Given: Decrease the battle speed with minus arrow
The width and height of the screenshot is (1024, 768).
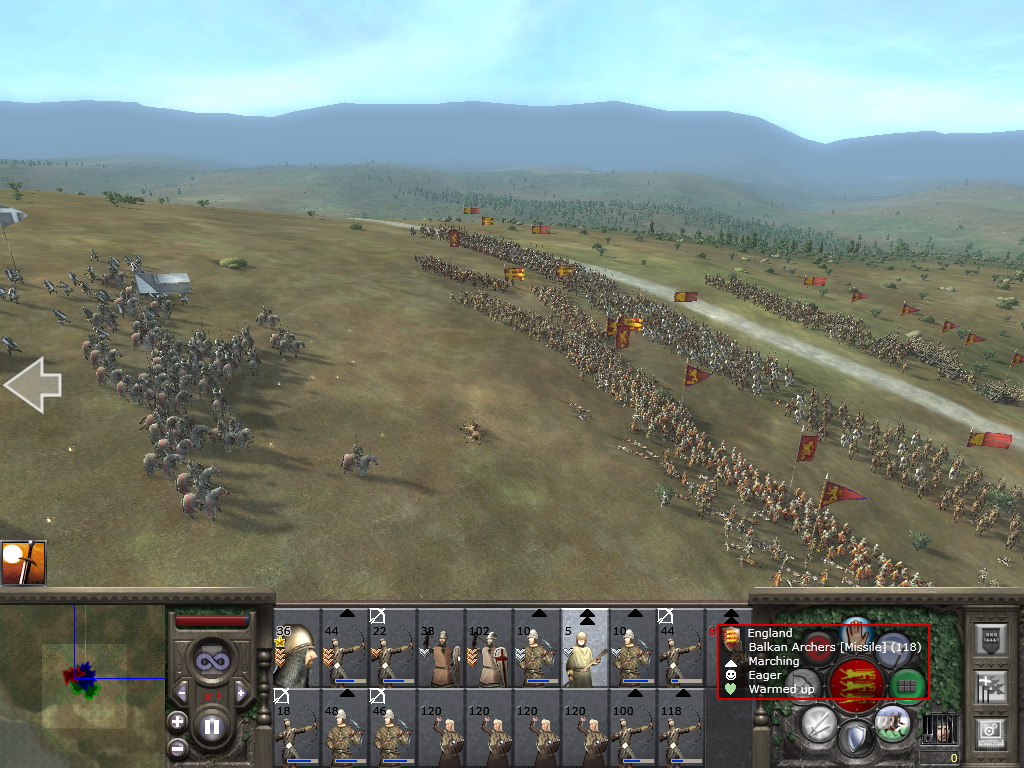Looking at the screenshot, I should (x=181, y=692).
